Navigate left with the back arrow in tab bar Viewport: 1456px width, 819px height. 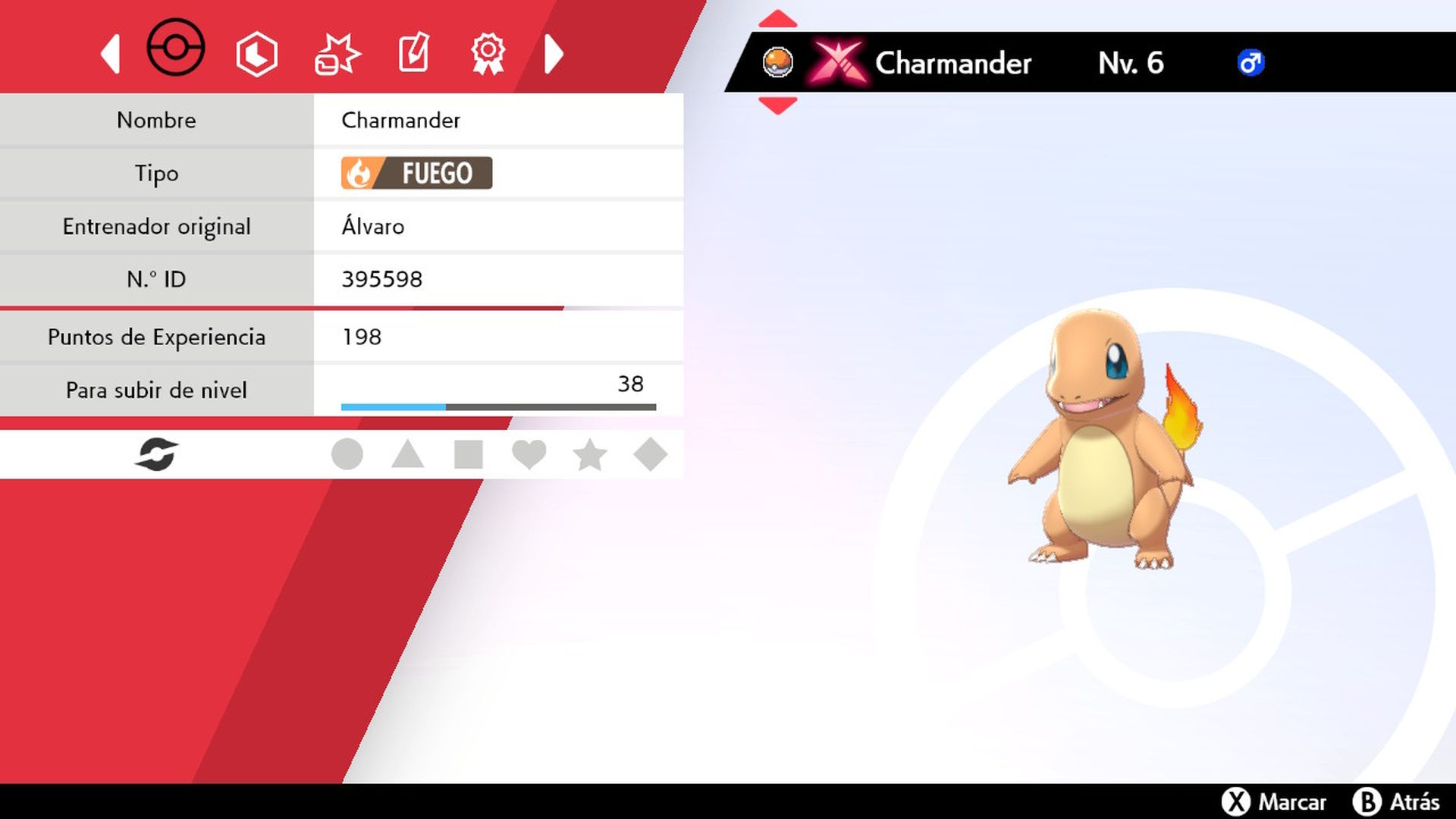coord(111,52)
